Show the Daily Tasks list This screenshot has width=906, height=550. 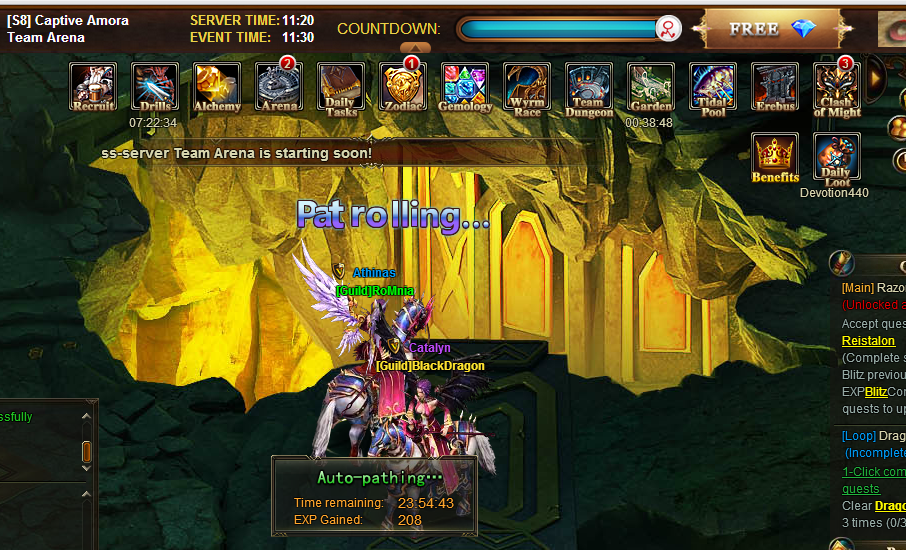click(341, 86)
